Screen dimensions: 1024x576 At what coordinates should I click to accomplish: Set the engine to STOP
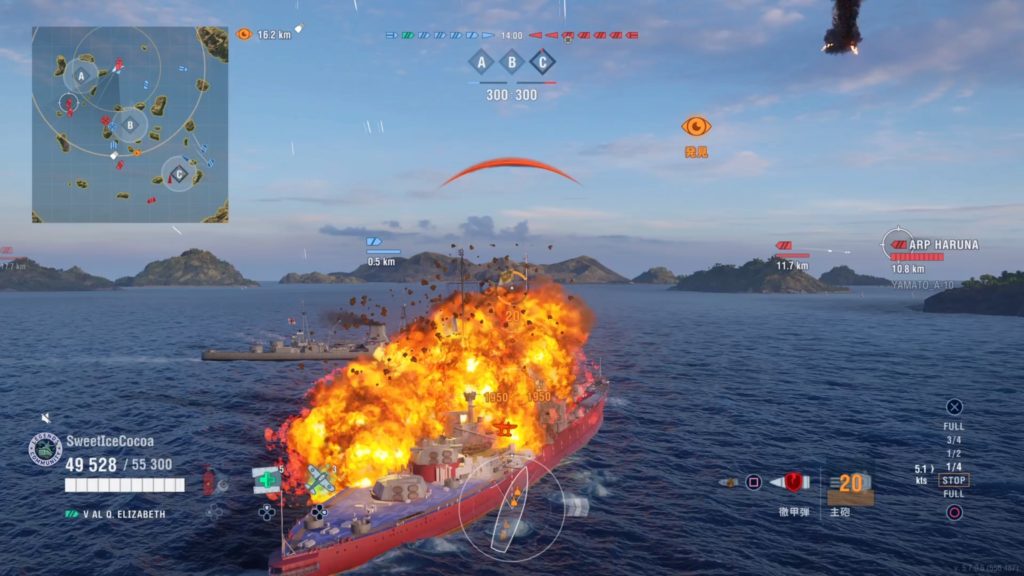(954, 480)
